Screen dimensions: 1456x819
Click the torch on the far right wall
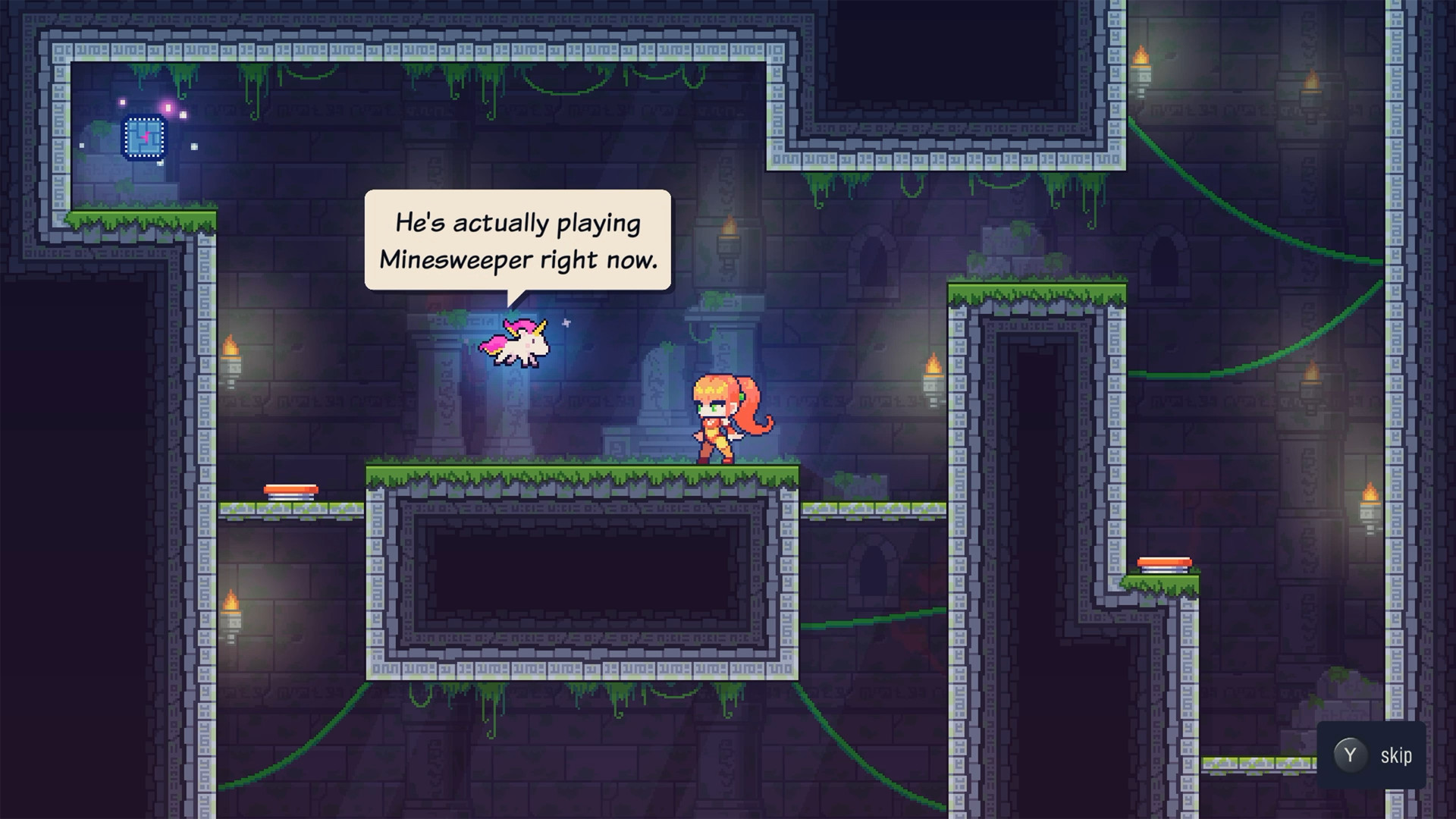pos(1370,493)
